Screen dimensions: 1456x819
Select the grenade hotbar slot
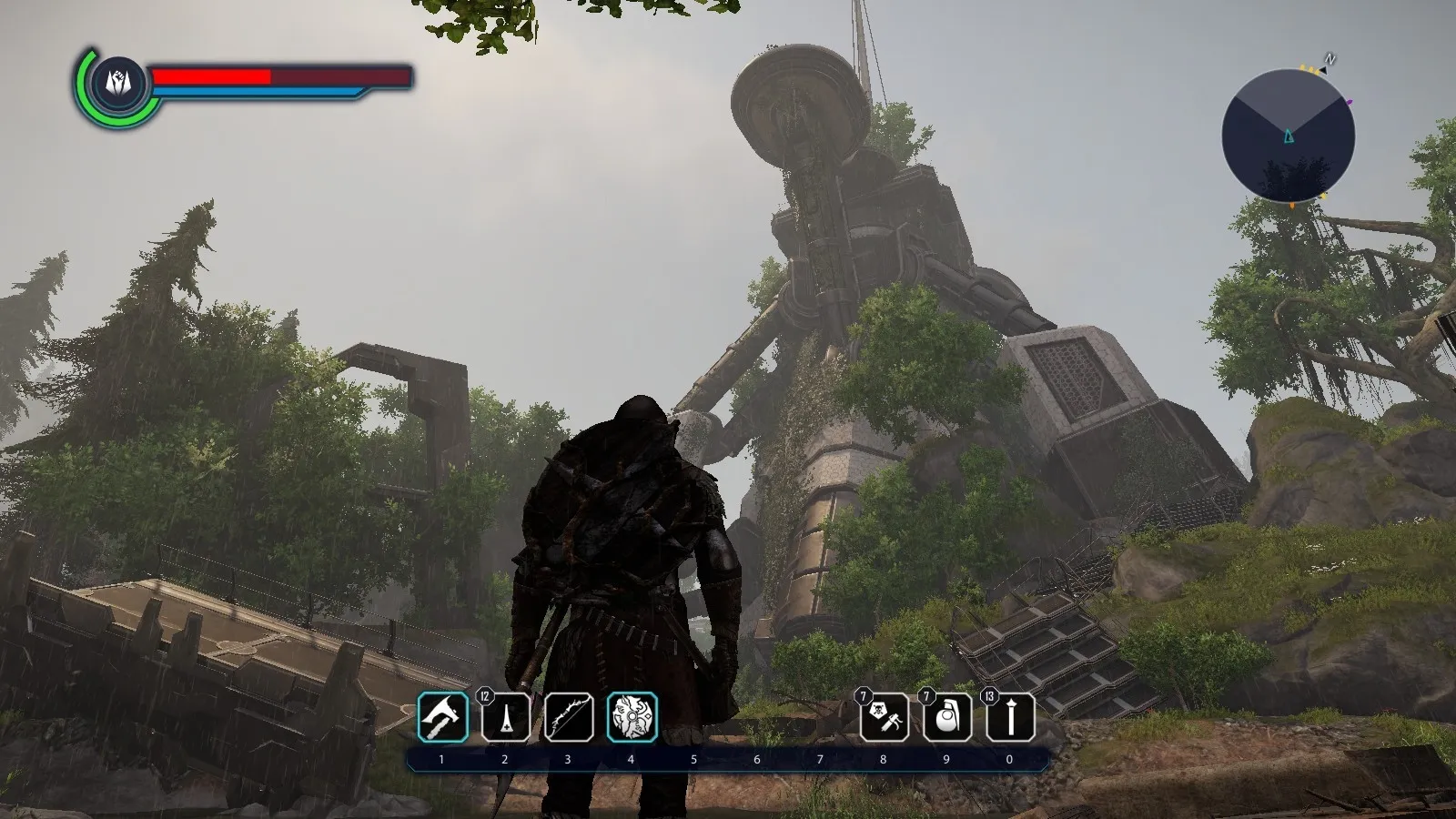[x=946, y=717]
